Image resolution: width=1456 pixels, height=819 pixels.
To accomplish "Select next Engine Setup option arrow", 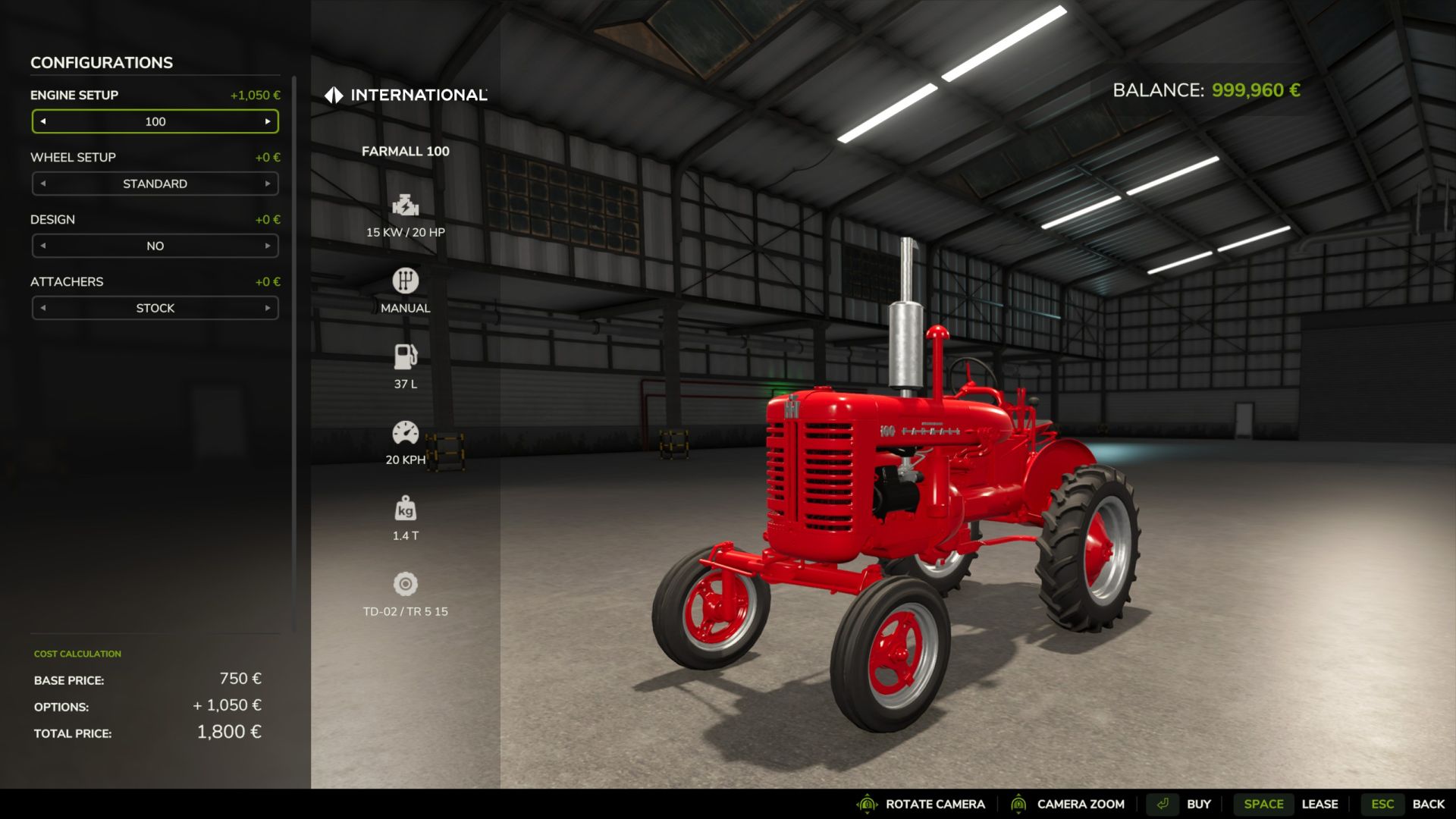I will (x=268, y=121).
